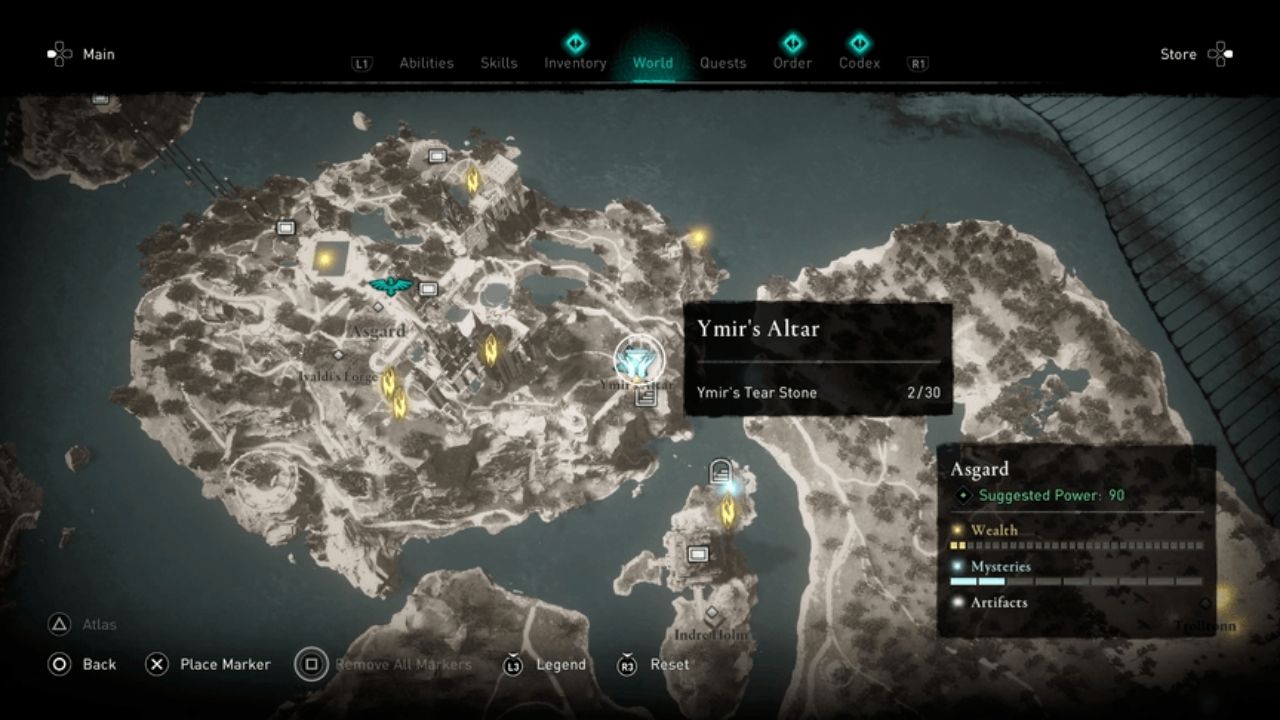The image size is (1280, 720).
Task: Select the teal raven synchronization point marker
Action: (391, 286)
